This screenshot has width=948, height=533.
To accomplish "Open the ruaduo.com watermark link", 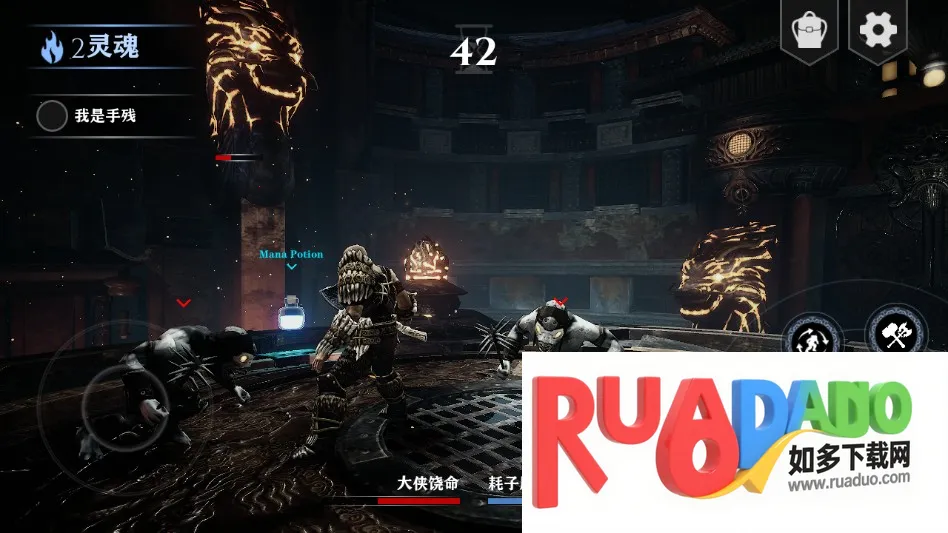I will point(848,478).
